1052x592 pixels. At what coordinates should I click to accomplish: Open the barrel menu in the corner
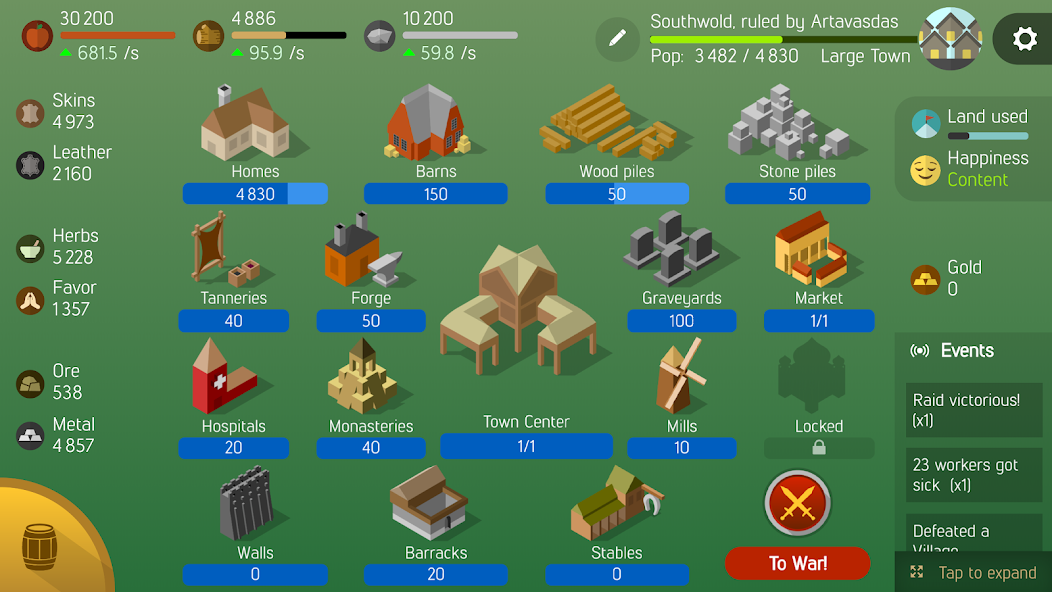click(40, 547)
